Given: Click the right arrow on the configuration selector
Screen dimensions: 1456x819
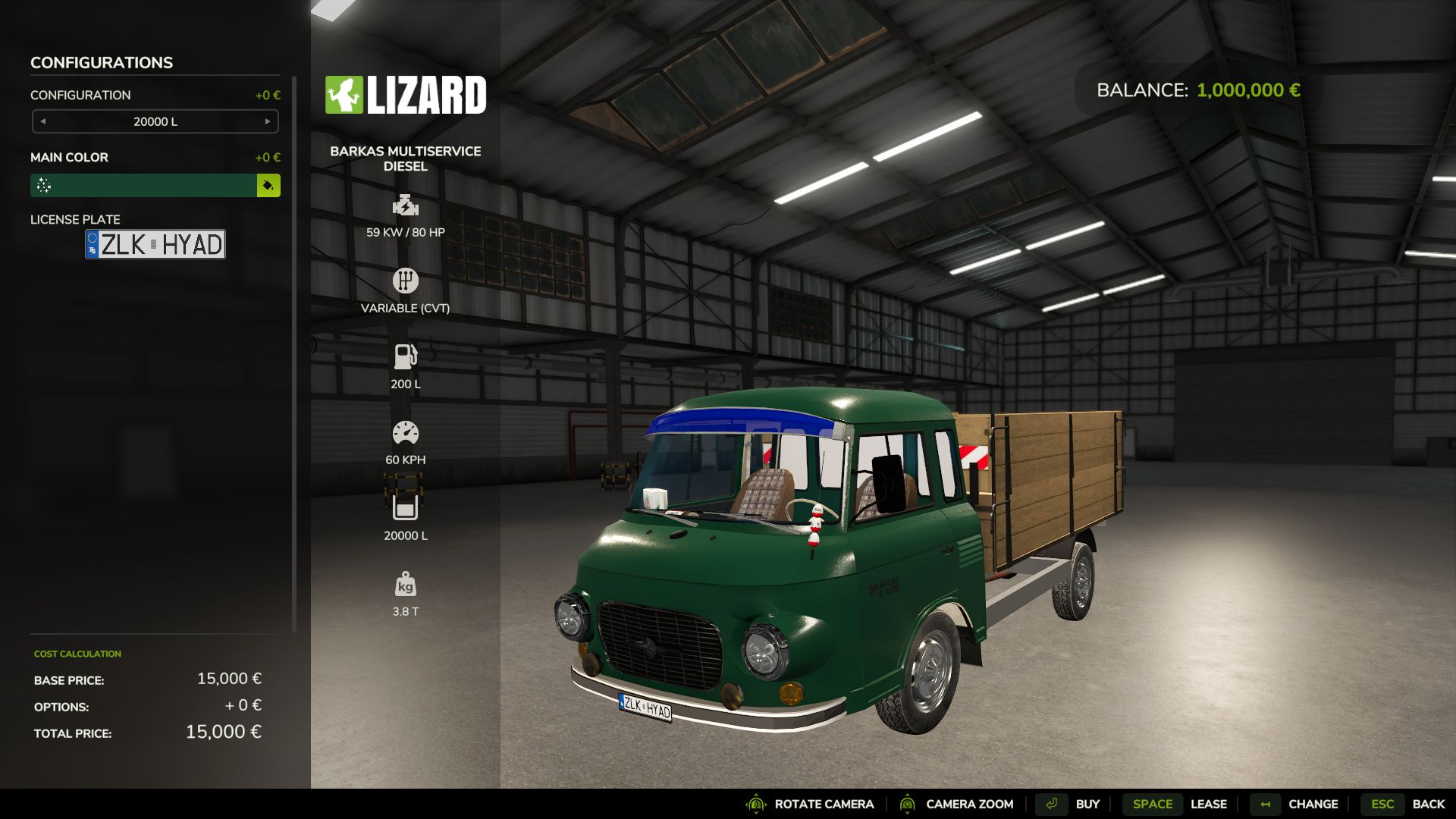Looking at the screenshot, I should click(267, 121).
